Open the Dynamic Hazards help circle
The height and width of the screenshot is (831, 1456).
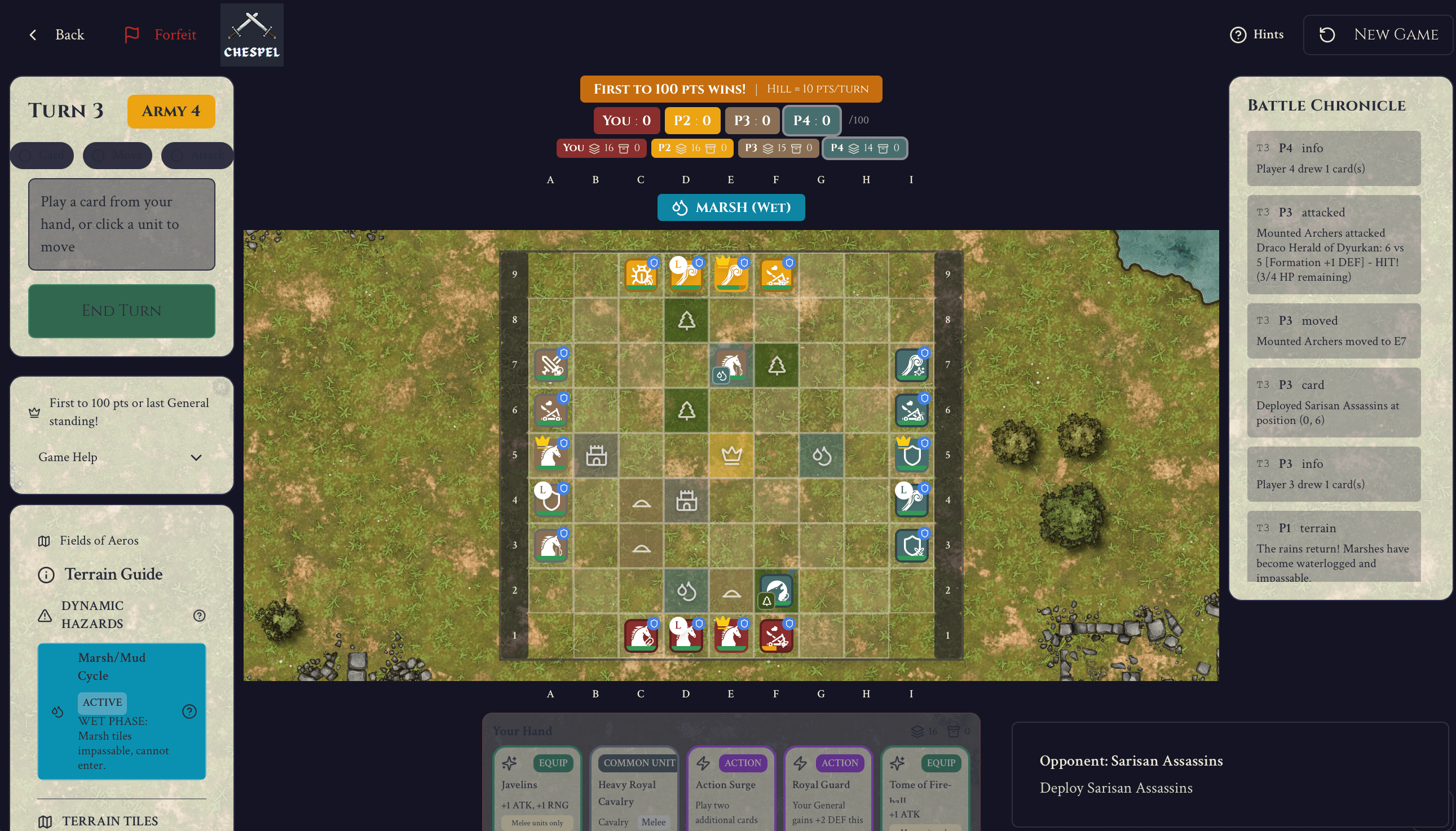point(198,616)
